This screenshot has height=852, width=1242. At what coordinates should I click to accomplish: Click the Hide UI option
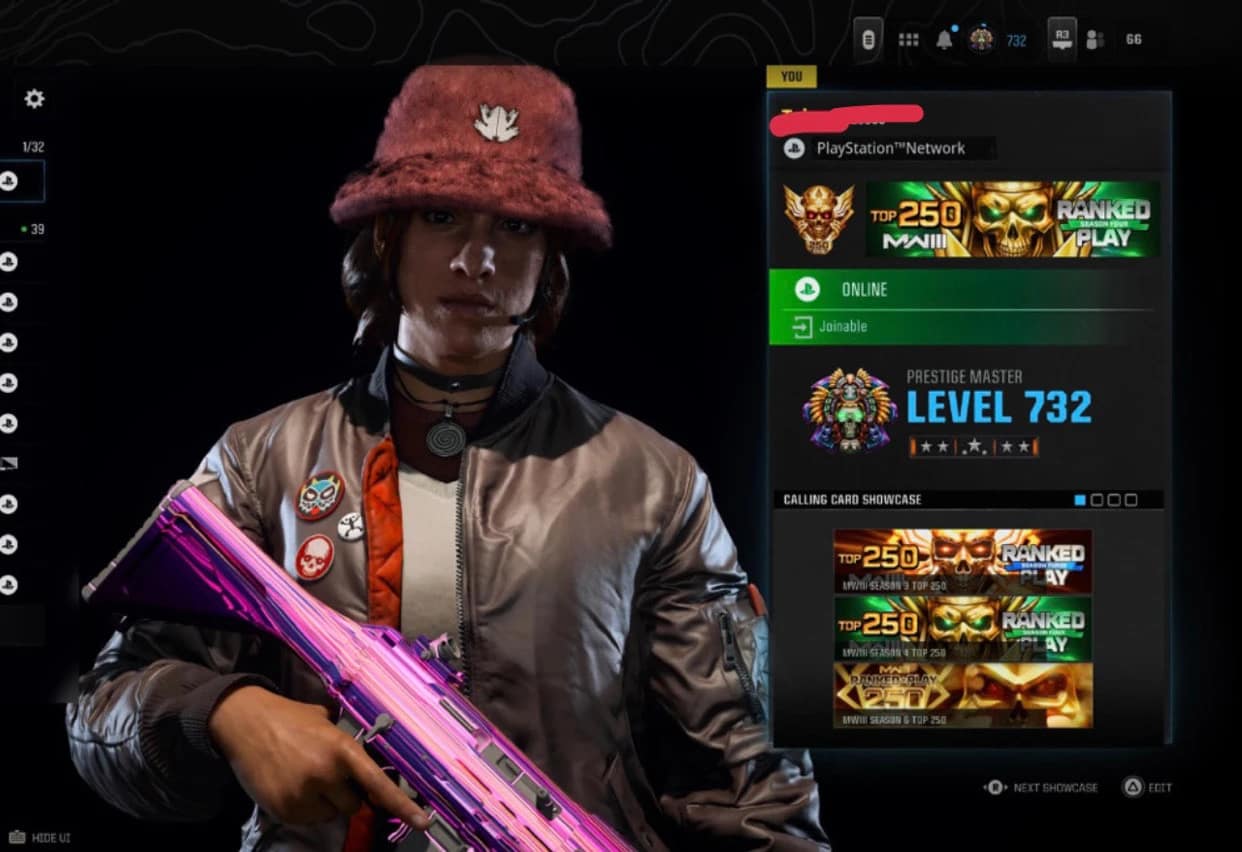point(42,837)
